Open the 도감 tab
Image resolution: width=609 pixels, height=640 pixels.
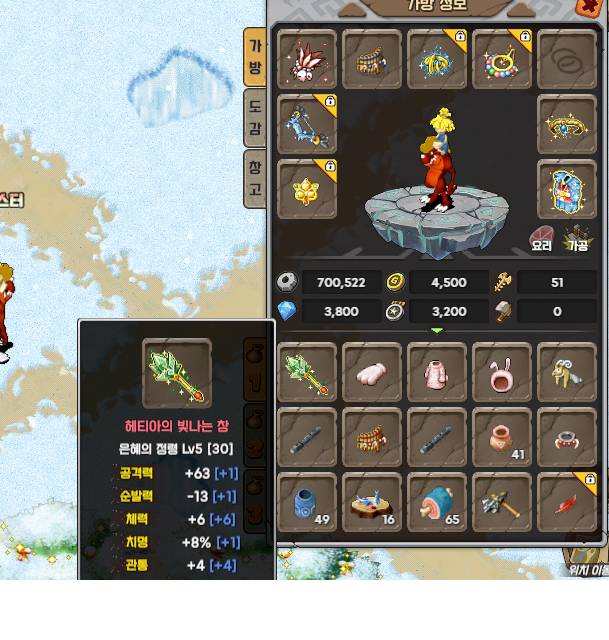(255, 118)
